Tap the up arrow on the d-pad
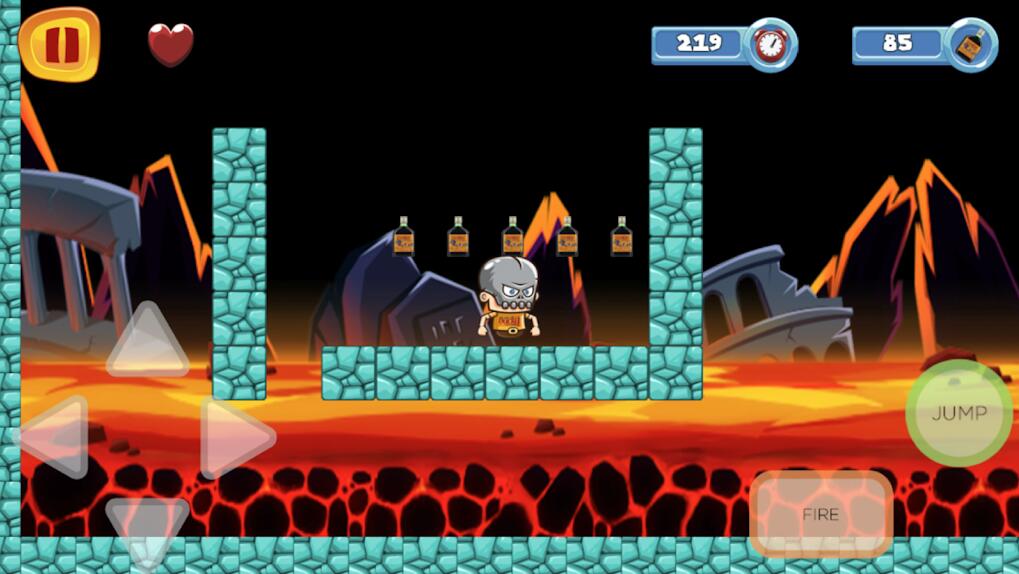Image resolution: width=1019 pixels, height=574 pixels. pyautogui.click(x=147, y=343)
